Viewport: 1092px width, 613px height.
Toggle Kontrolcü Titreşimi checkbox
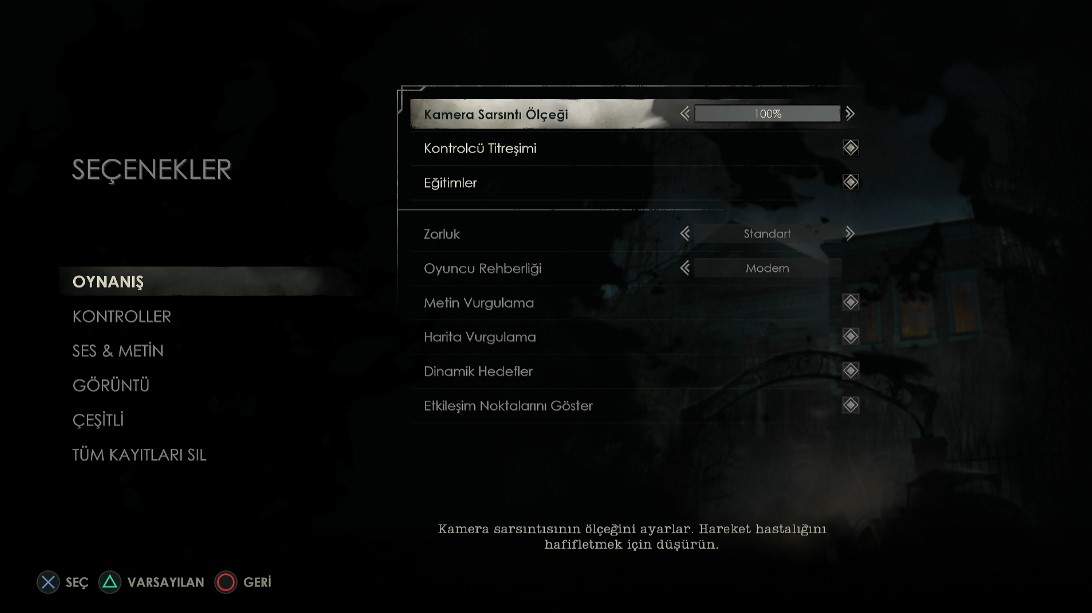point(850,148)
